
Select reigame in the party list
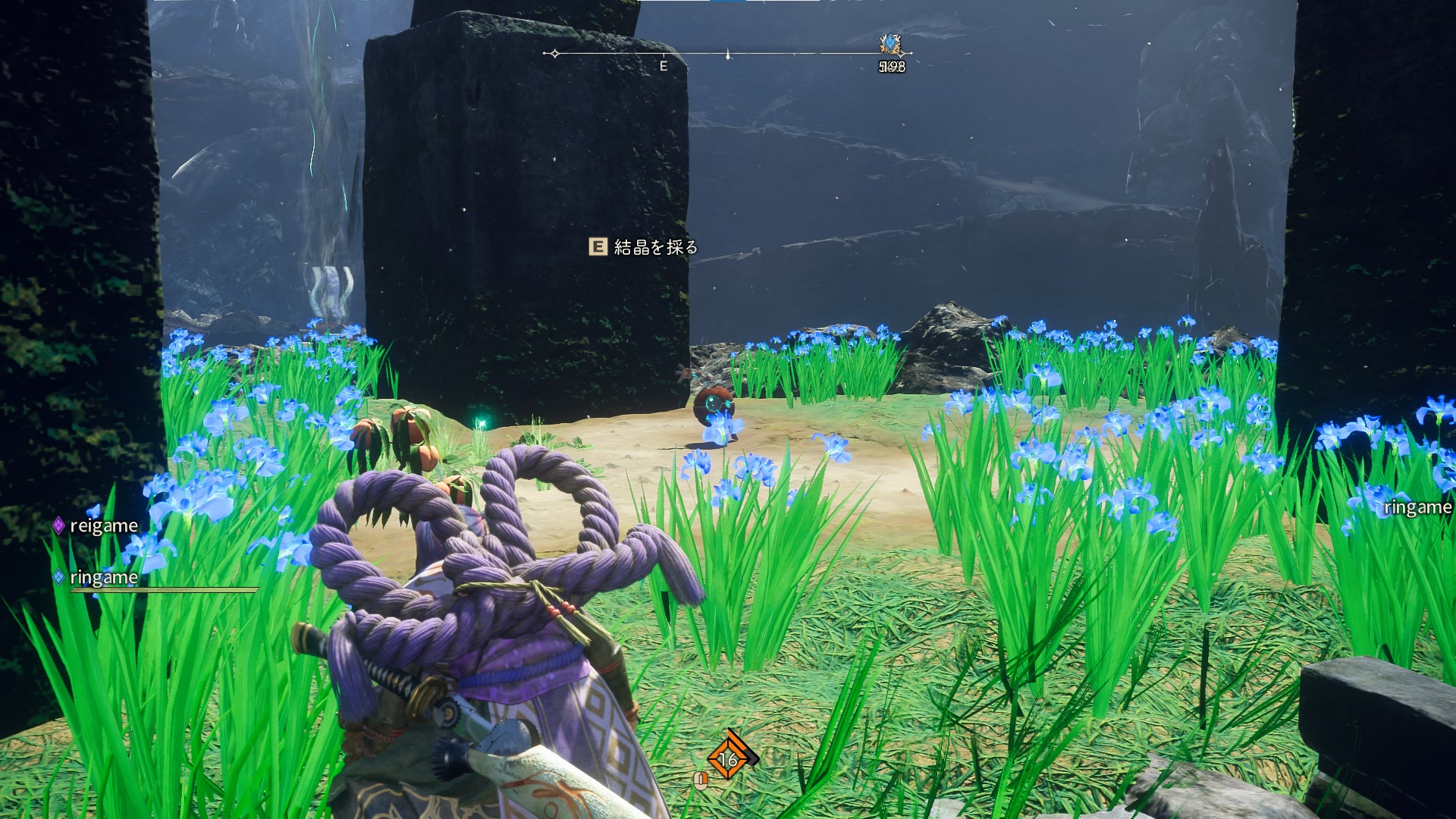103,526
